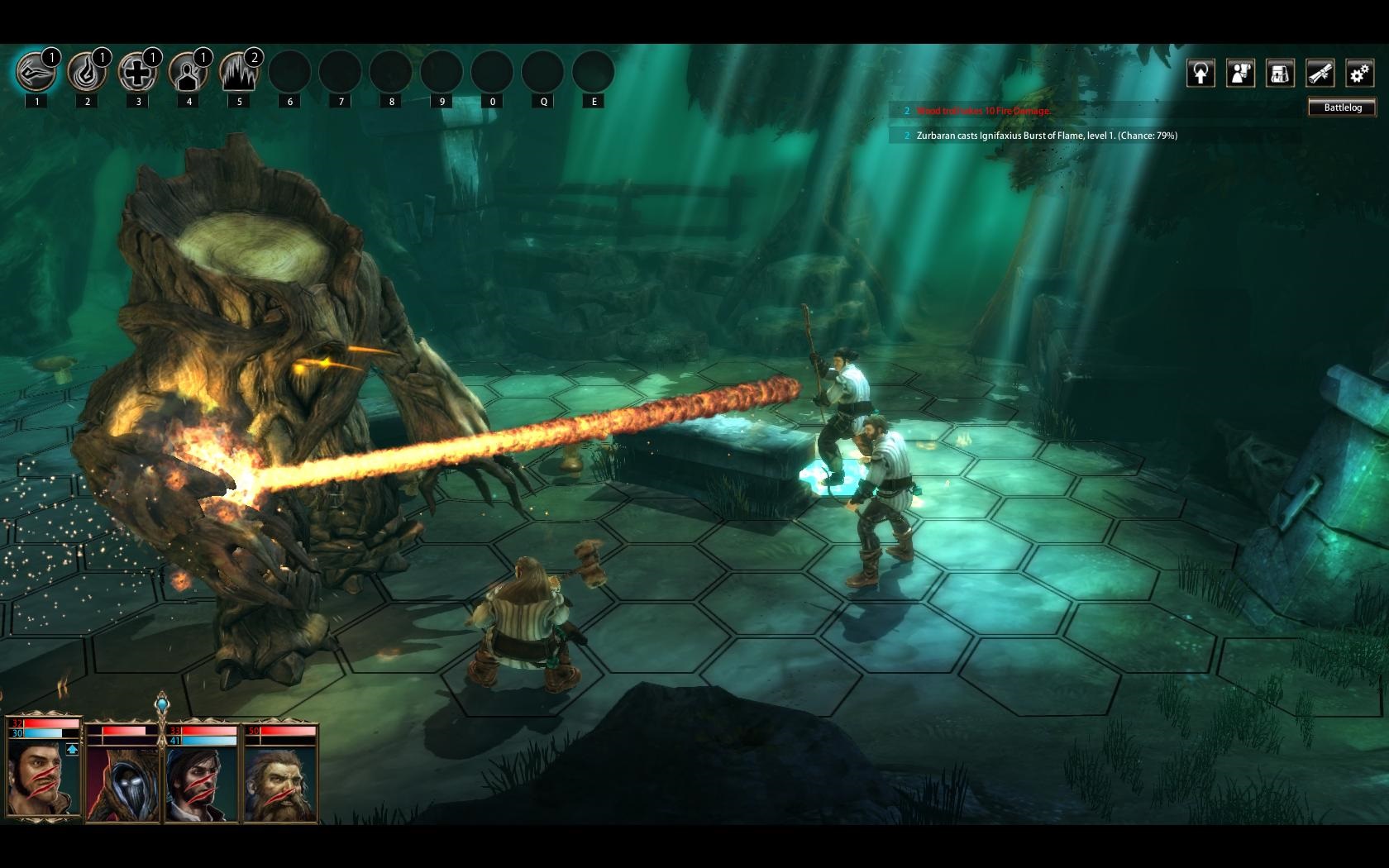Open the settings gears menu
The image size is (1389, 868).
coord(1359,74)
